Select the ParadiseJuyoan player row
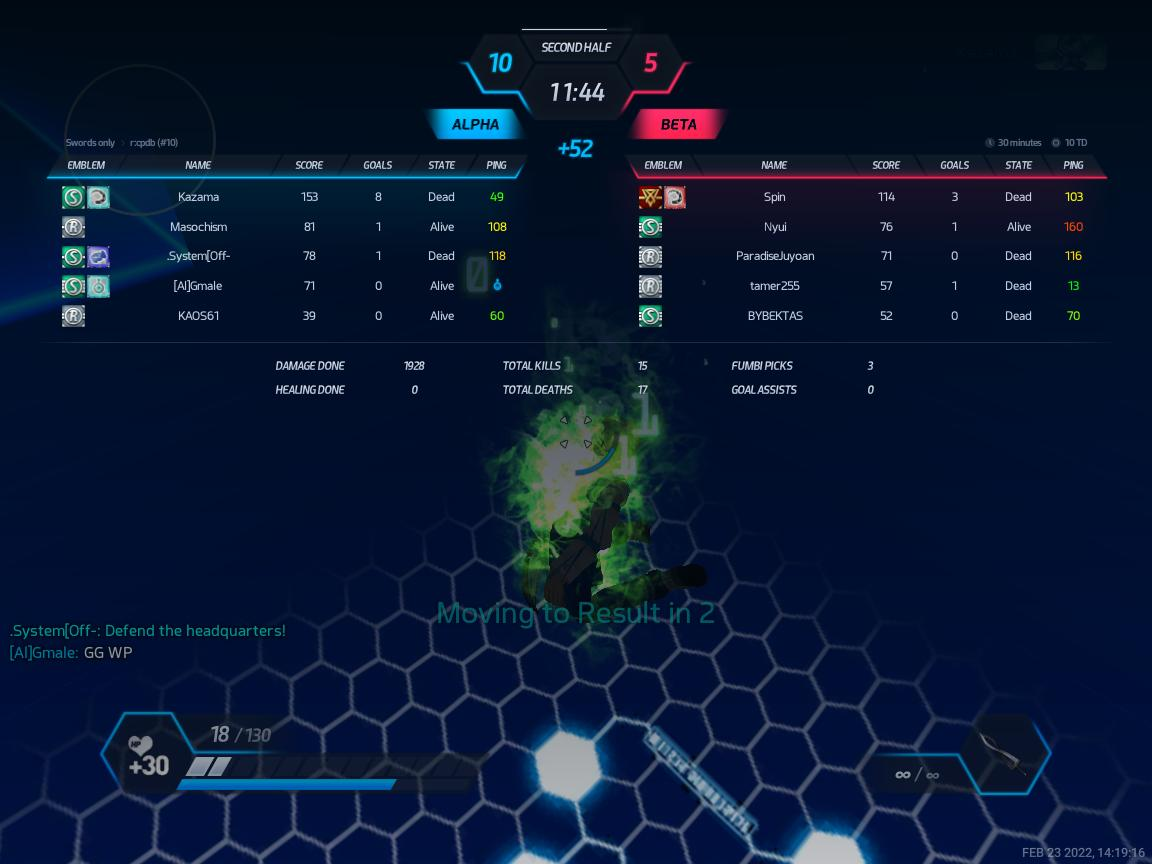 tap(774, 256)
